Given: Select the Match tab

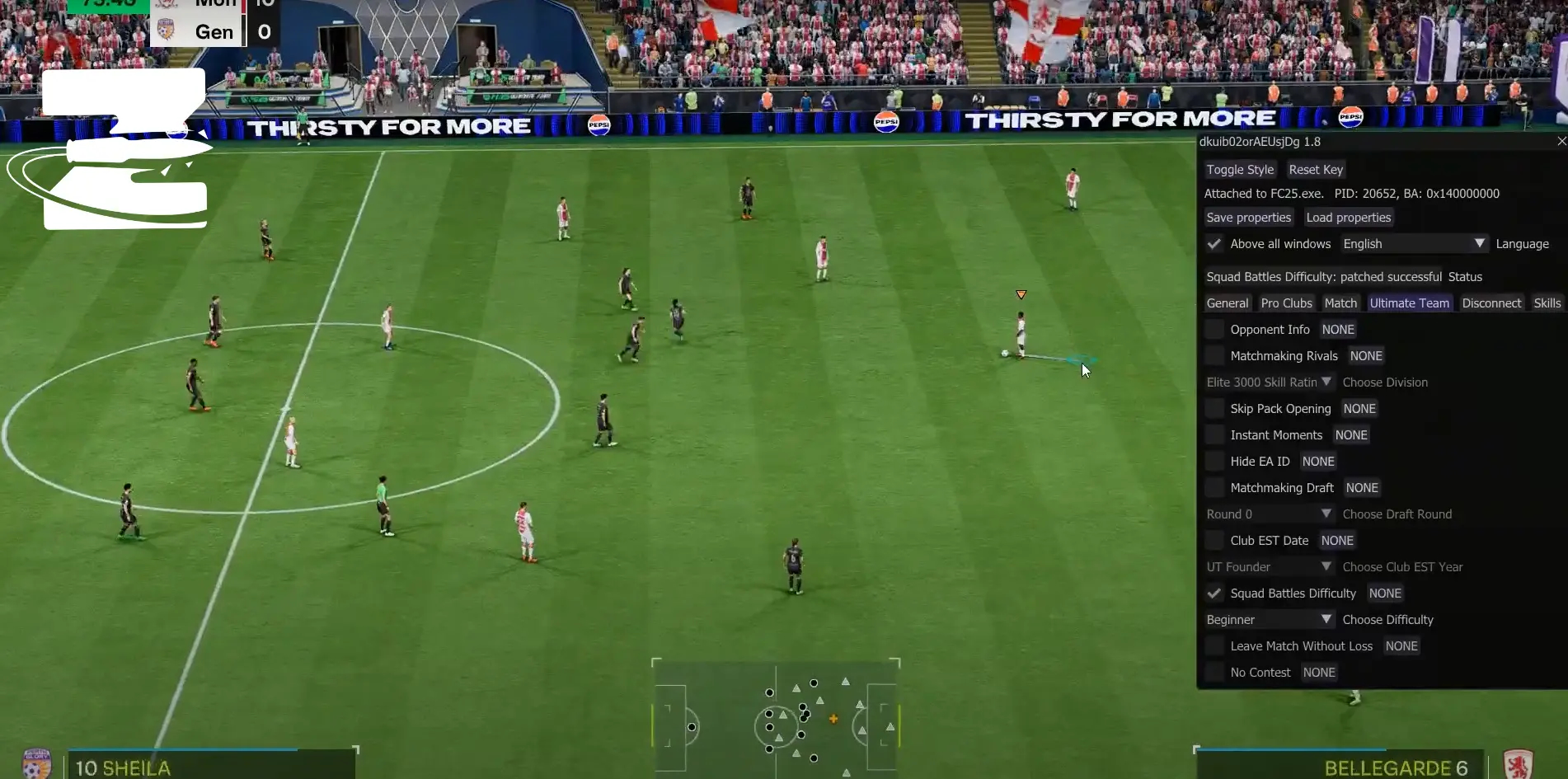Looking at the screenshot, I should (x=1340, y=303).
